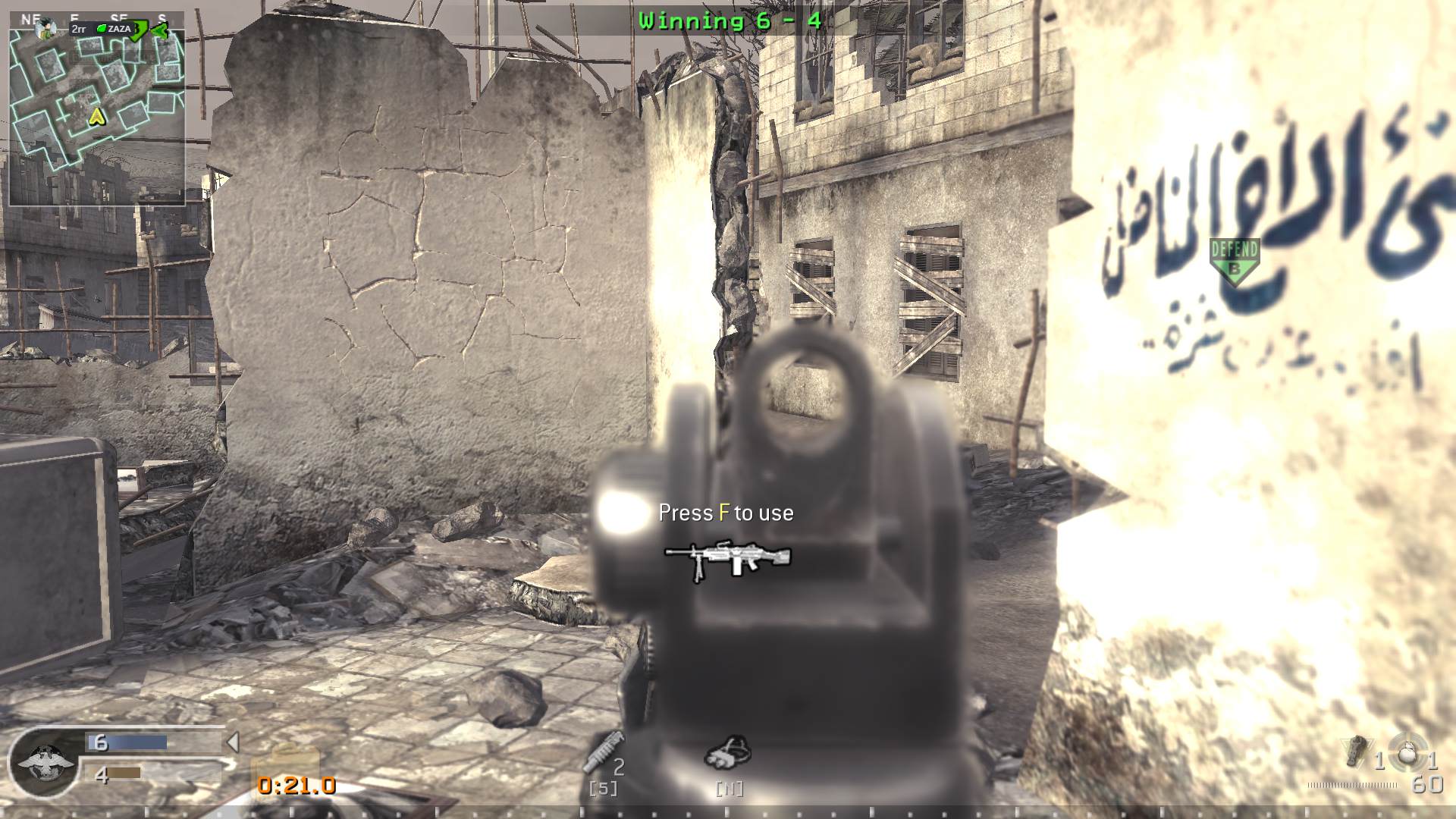Select the frag grenade icon
The image size is (1456, 819).
click(x=1409, y=752)
